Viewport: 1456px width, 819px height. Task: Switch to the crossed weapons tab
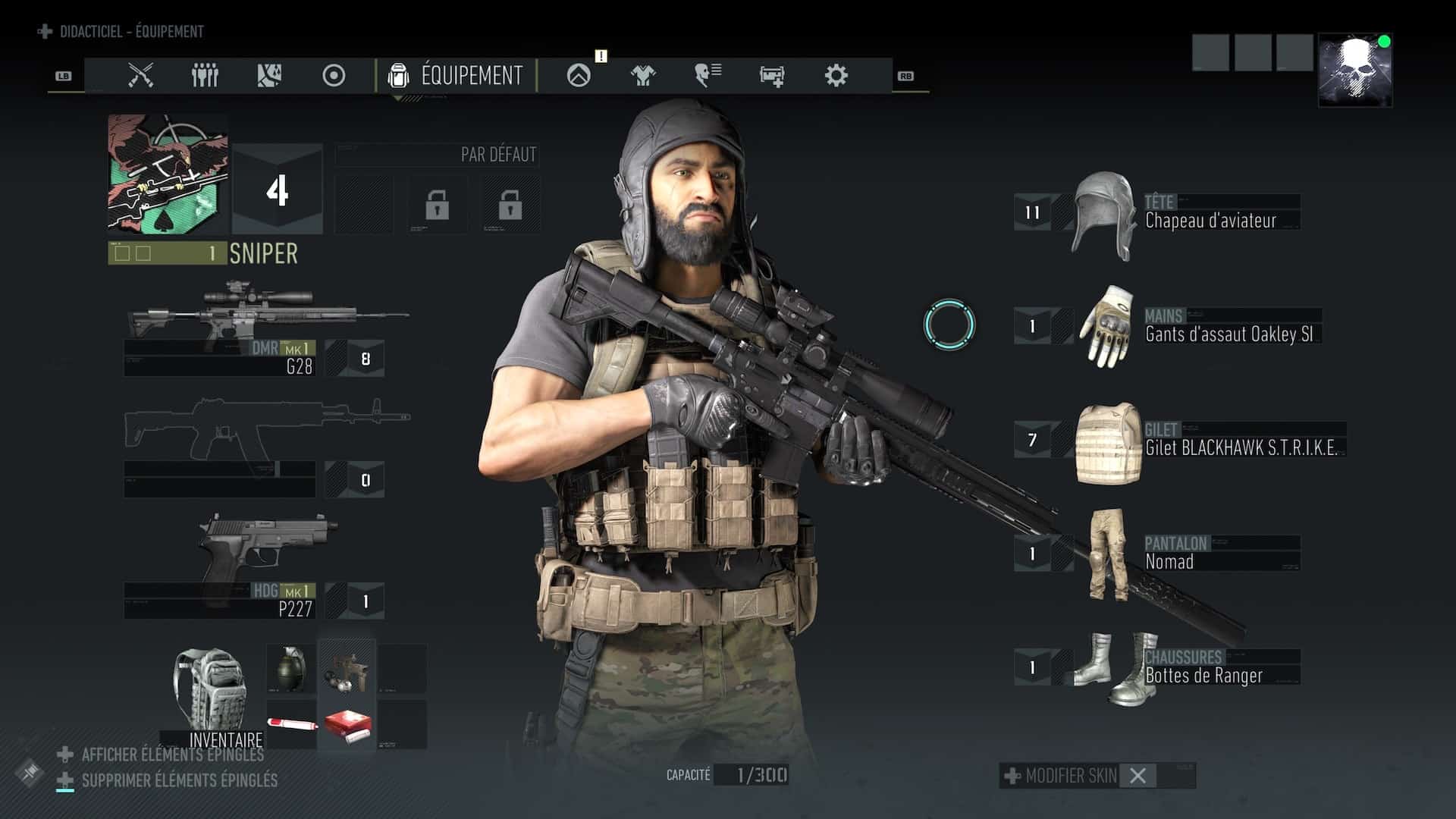140,75
